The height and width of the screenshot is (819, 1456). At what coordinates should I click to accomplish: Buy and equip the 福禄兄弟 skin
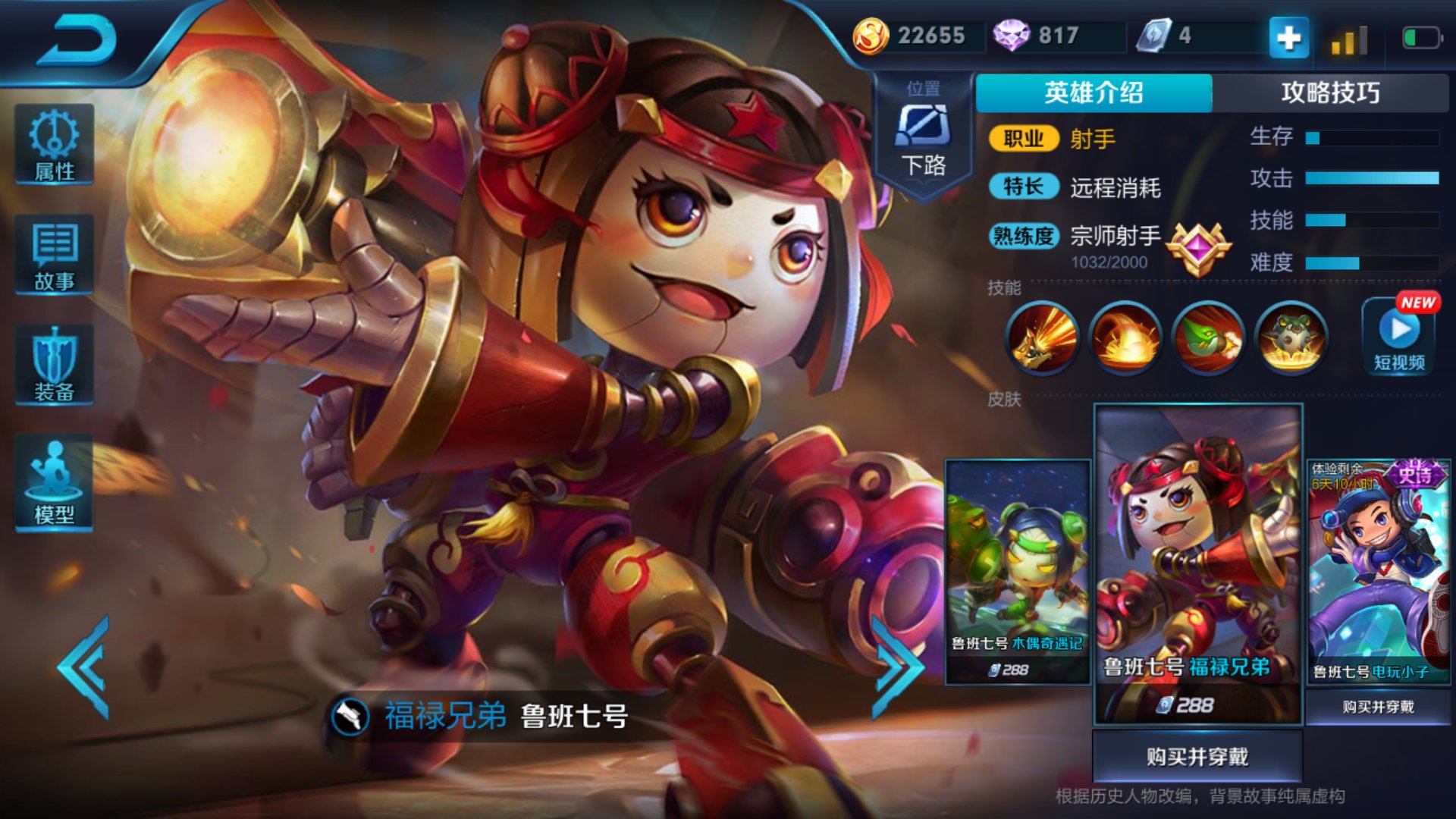point(1197,756)
